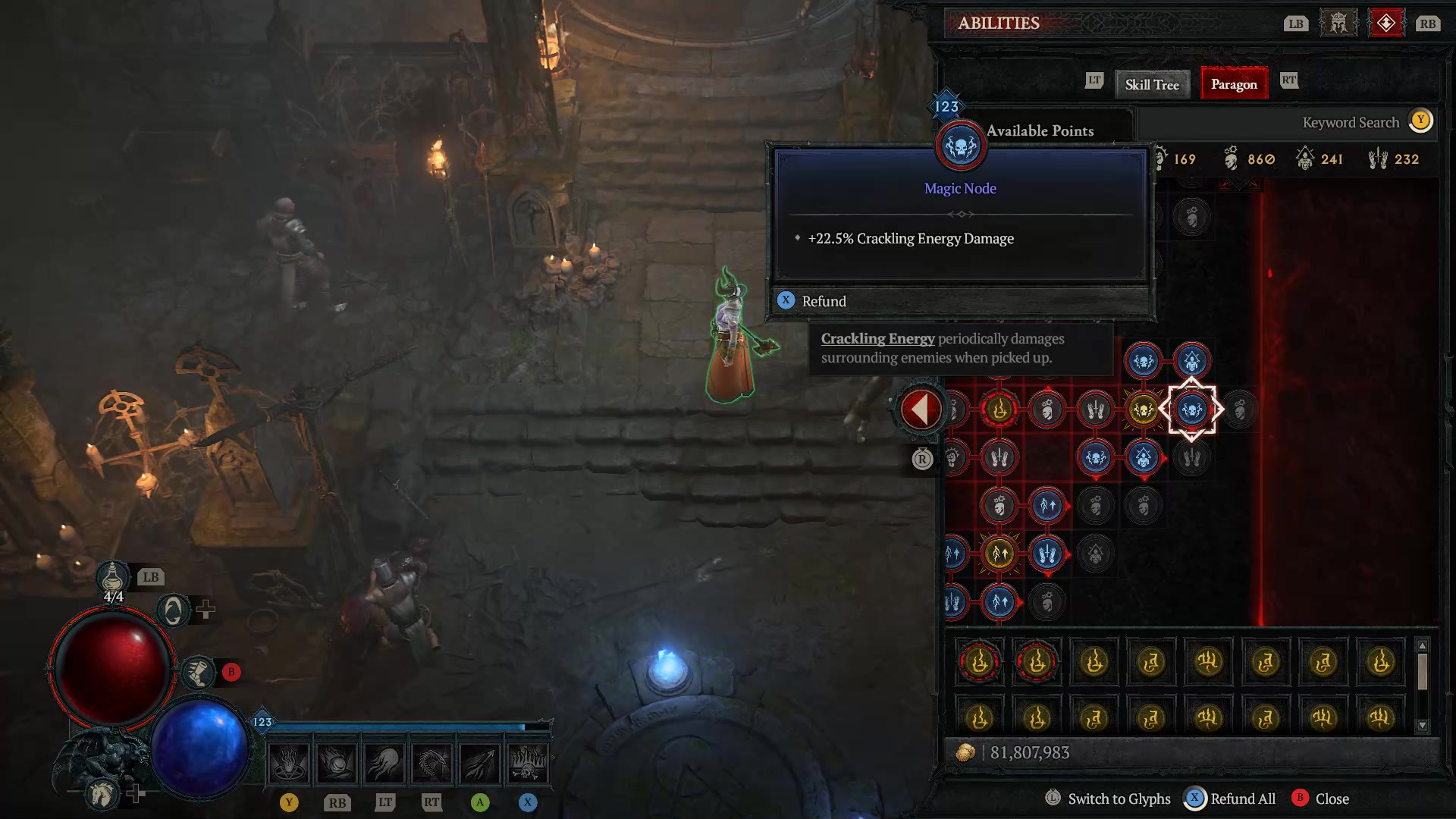1456x819 pixels.
Task: Click the red left-arrow board navigation chevron
Action: coord(920,408)
